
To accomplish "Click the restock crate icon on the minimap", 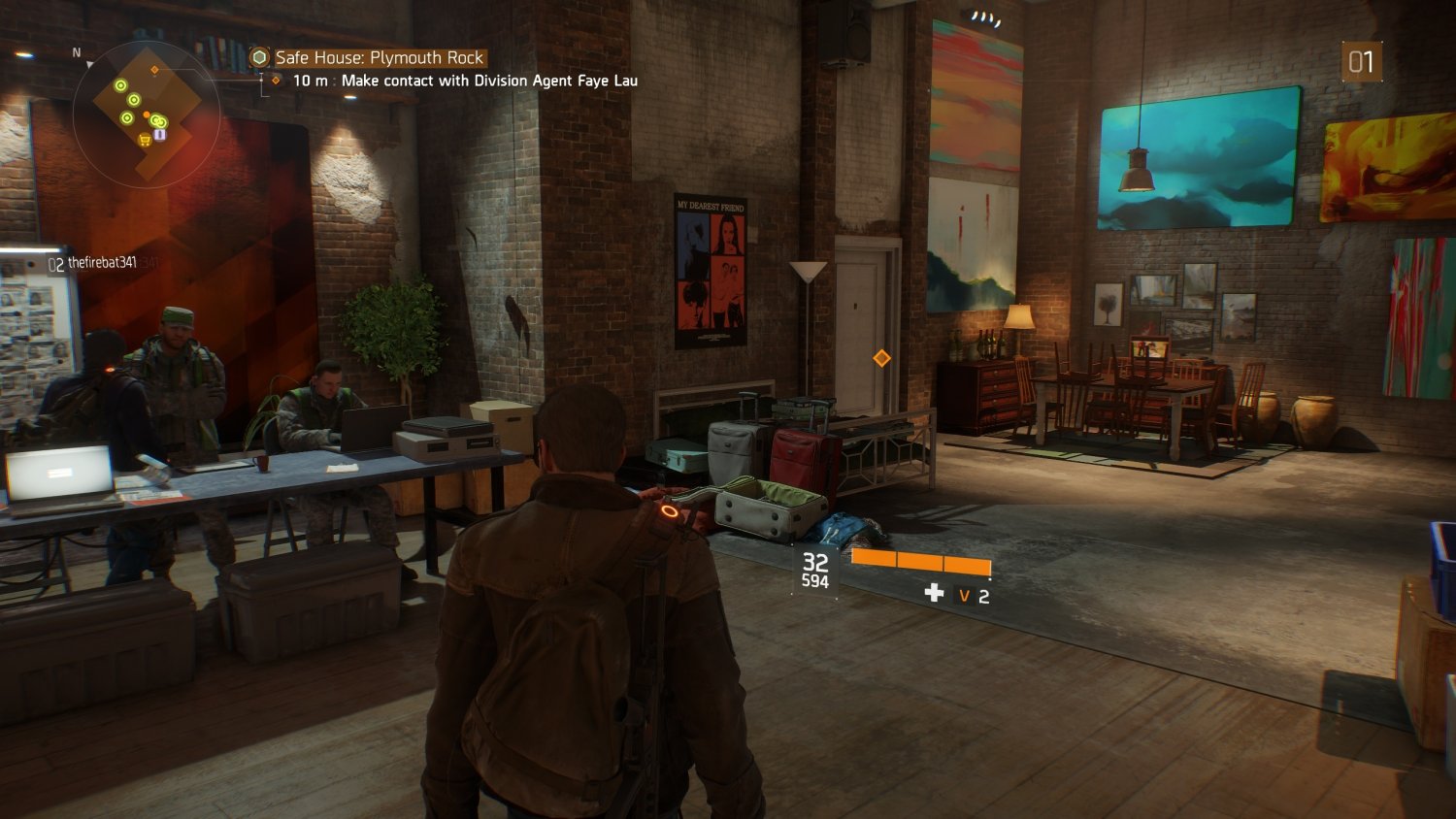I will pos(160,134).
